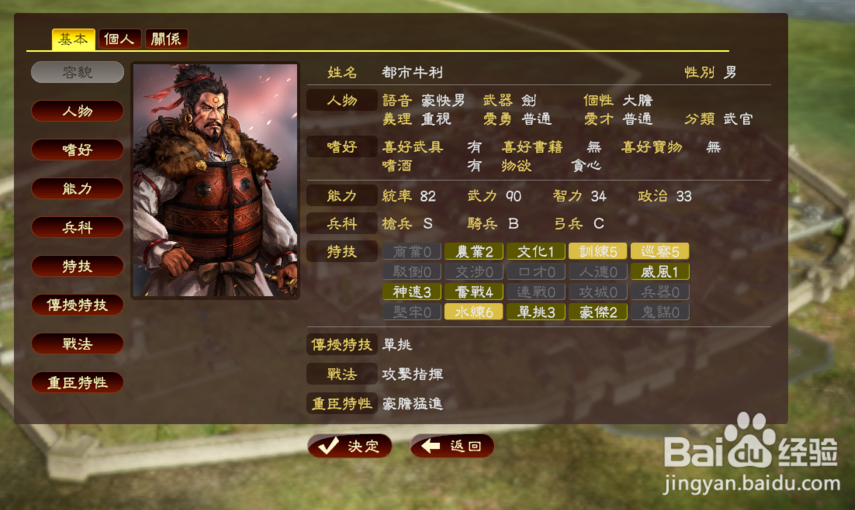Choose 人物 in the left sidebar

(77, 111)
